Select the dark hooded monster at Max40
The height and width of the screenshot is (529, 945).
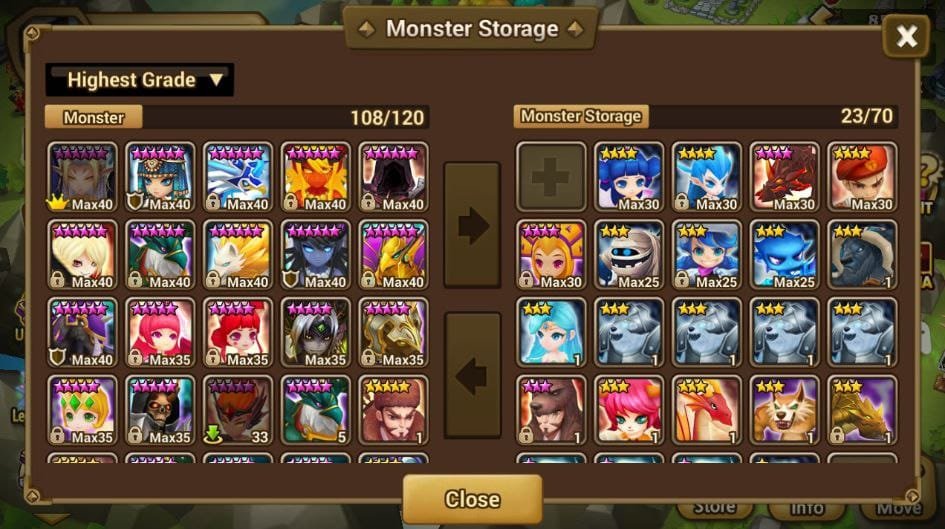pos(394,176)
